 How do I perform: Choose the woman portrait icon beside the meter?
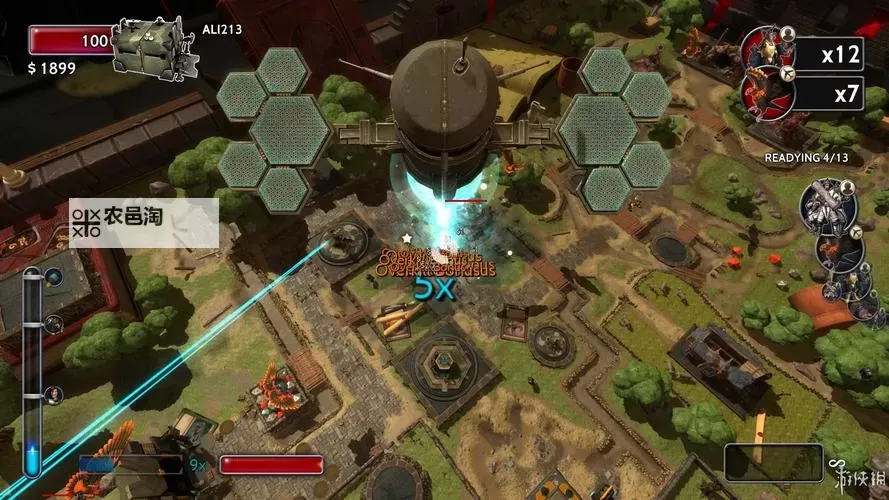54,394
